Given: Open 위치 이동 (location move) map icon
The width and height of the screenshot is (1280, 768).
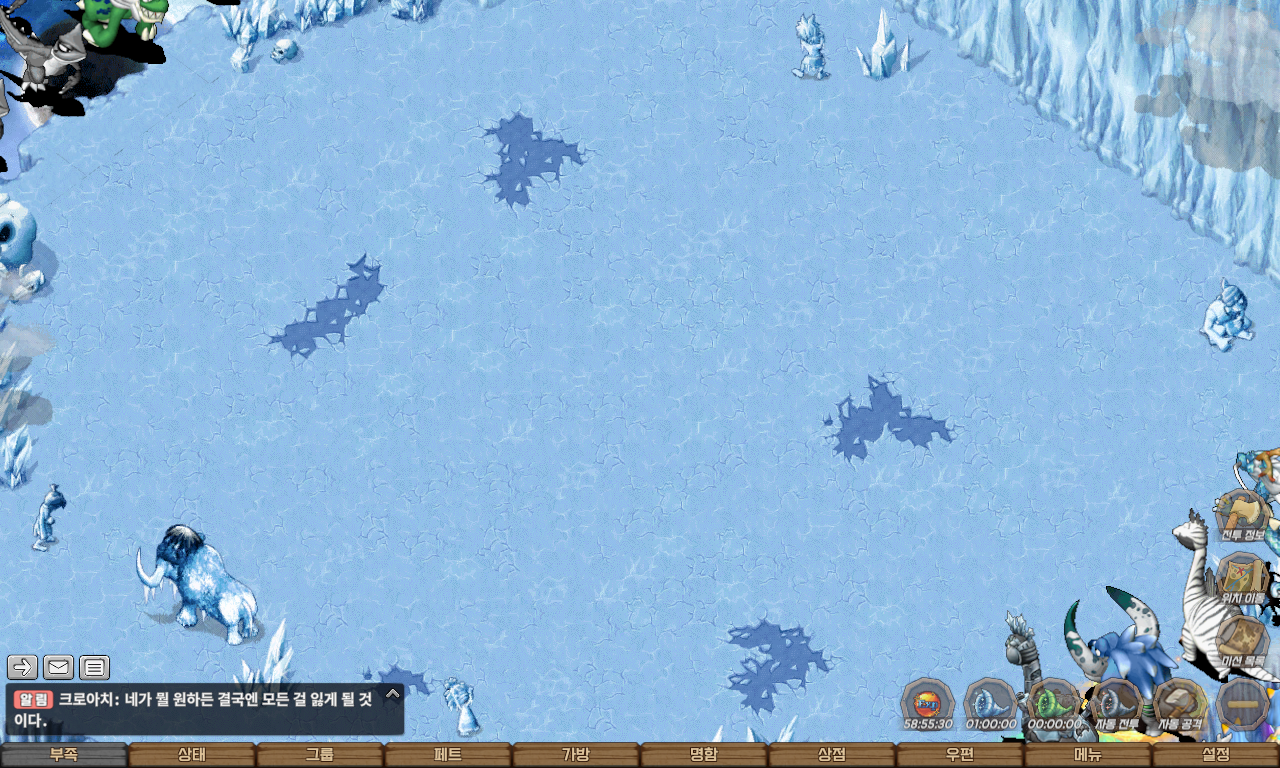Looking at the screenshot, I should pos(1243,577).
